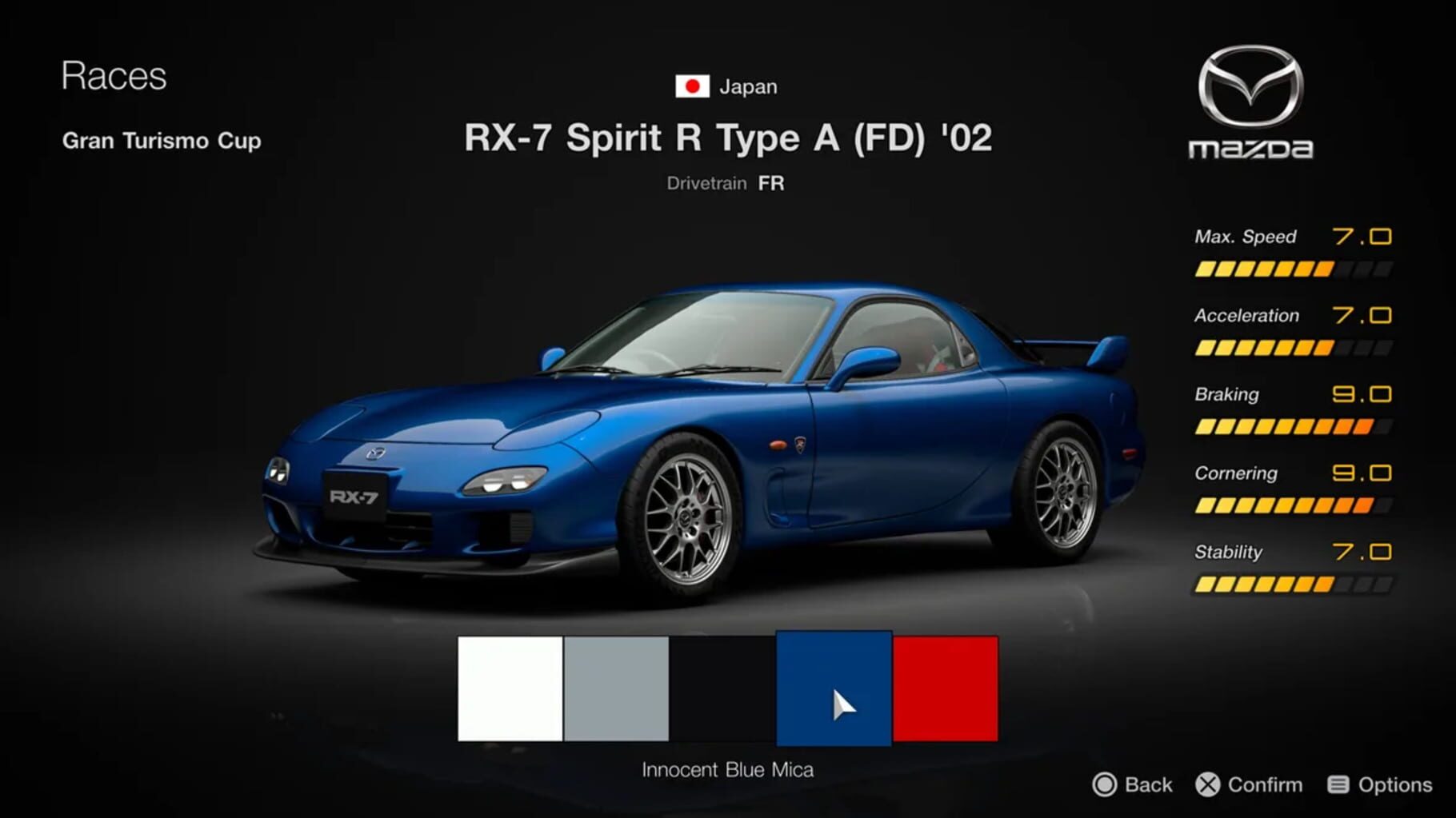Click the Drivetrain FR label

(x=726, y=182)
